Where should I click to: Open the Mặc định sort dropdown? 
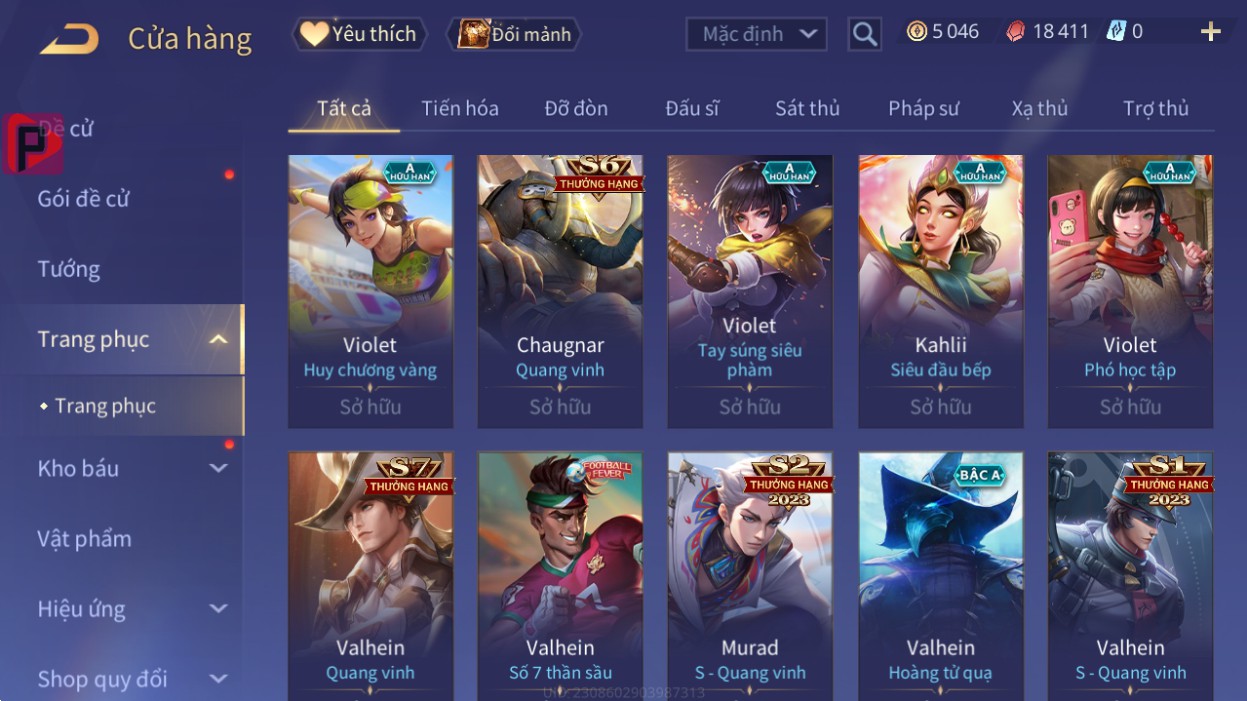pyautogui.click(x=757, y=34)
